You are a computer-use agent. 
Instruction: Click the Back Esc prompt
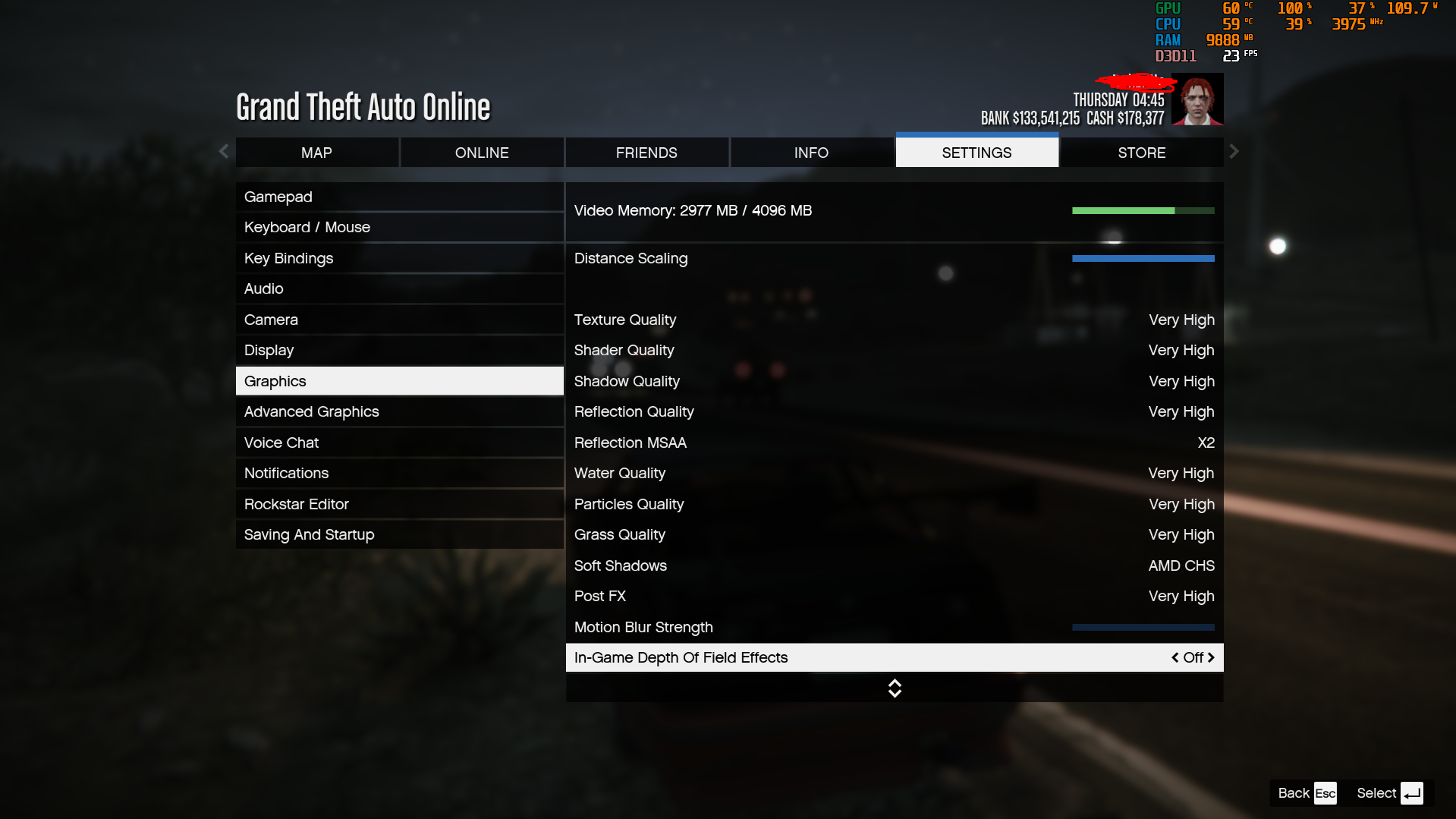coord(1303,792)
